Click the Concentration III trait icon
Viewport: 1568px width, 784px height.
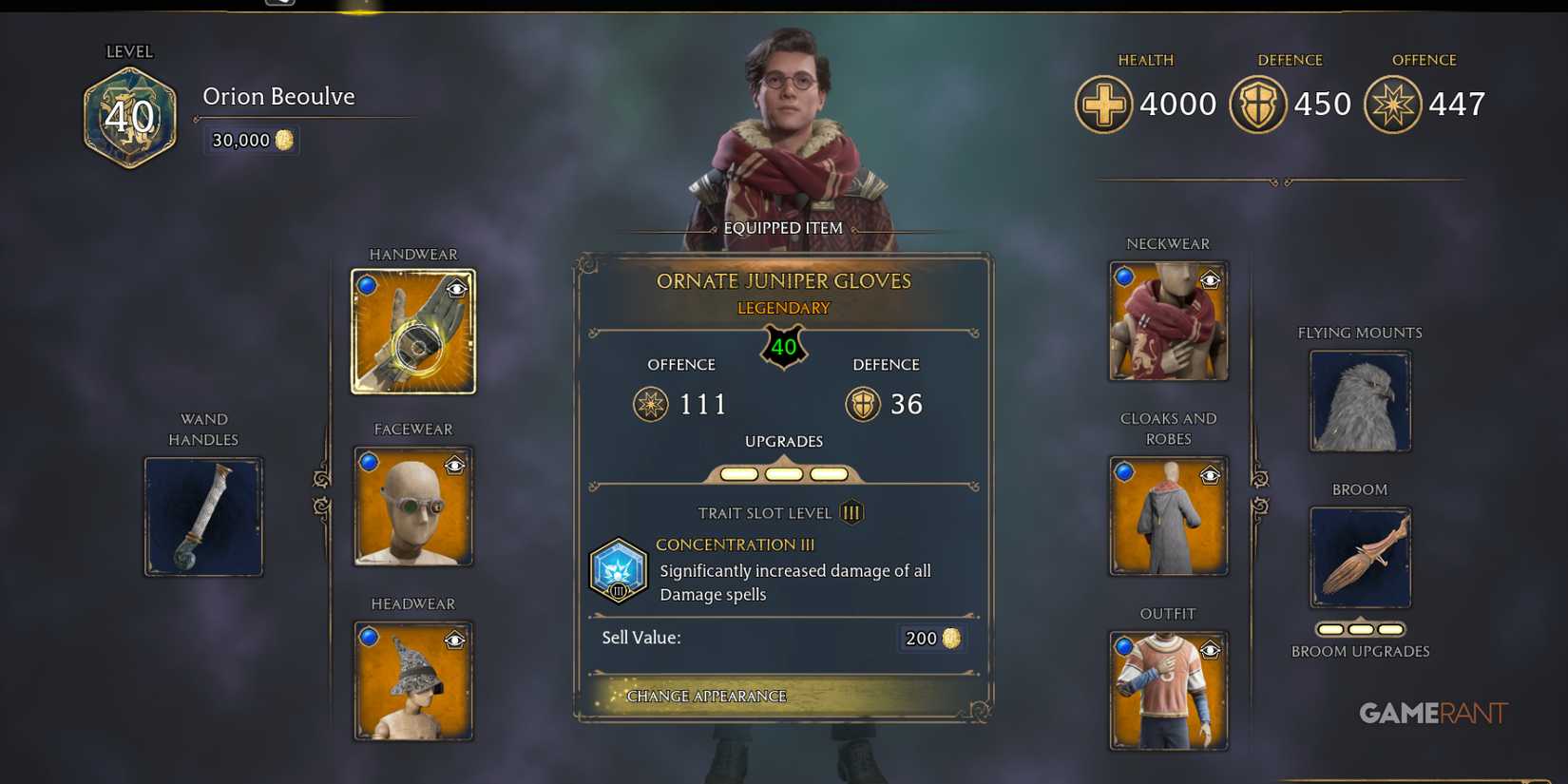click(619, 570)
